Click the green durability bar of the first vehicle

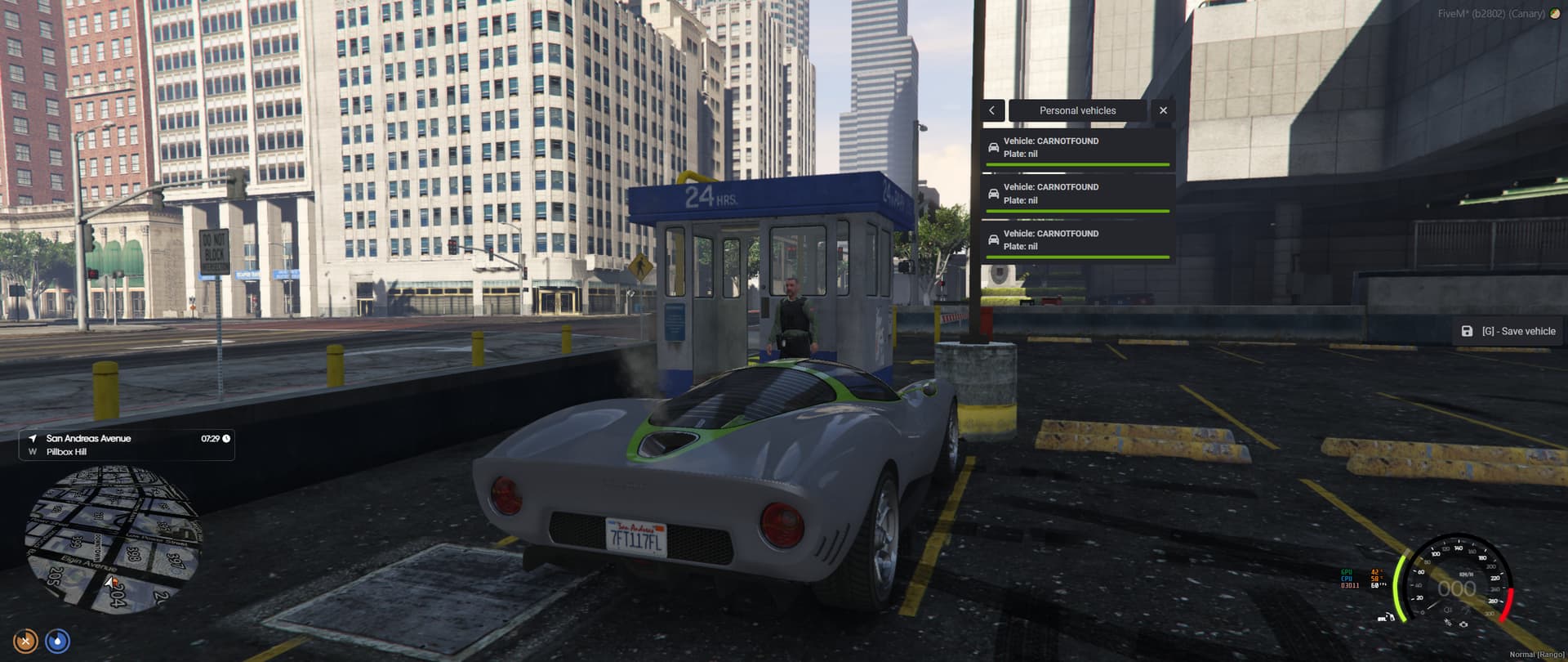[x=1078, y=163]
